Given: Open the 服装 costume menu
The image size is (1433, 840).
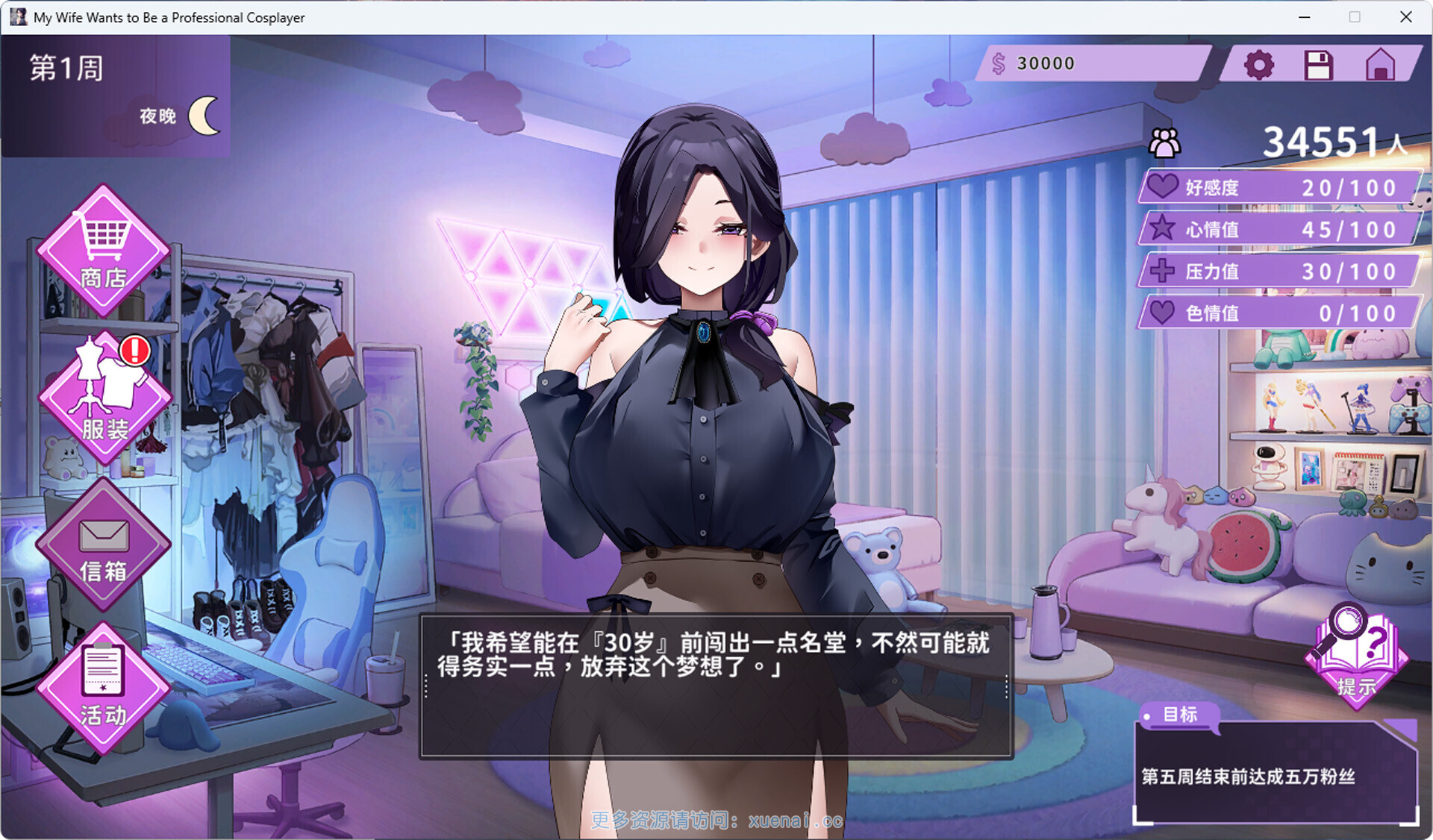Looking at the screenshot, I should 104,397.
